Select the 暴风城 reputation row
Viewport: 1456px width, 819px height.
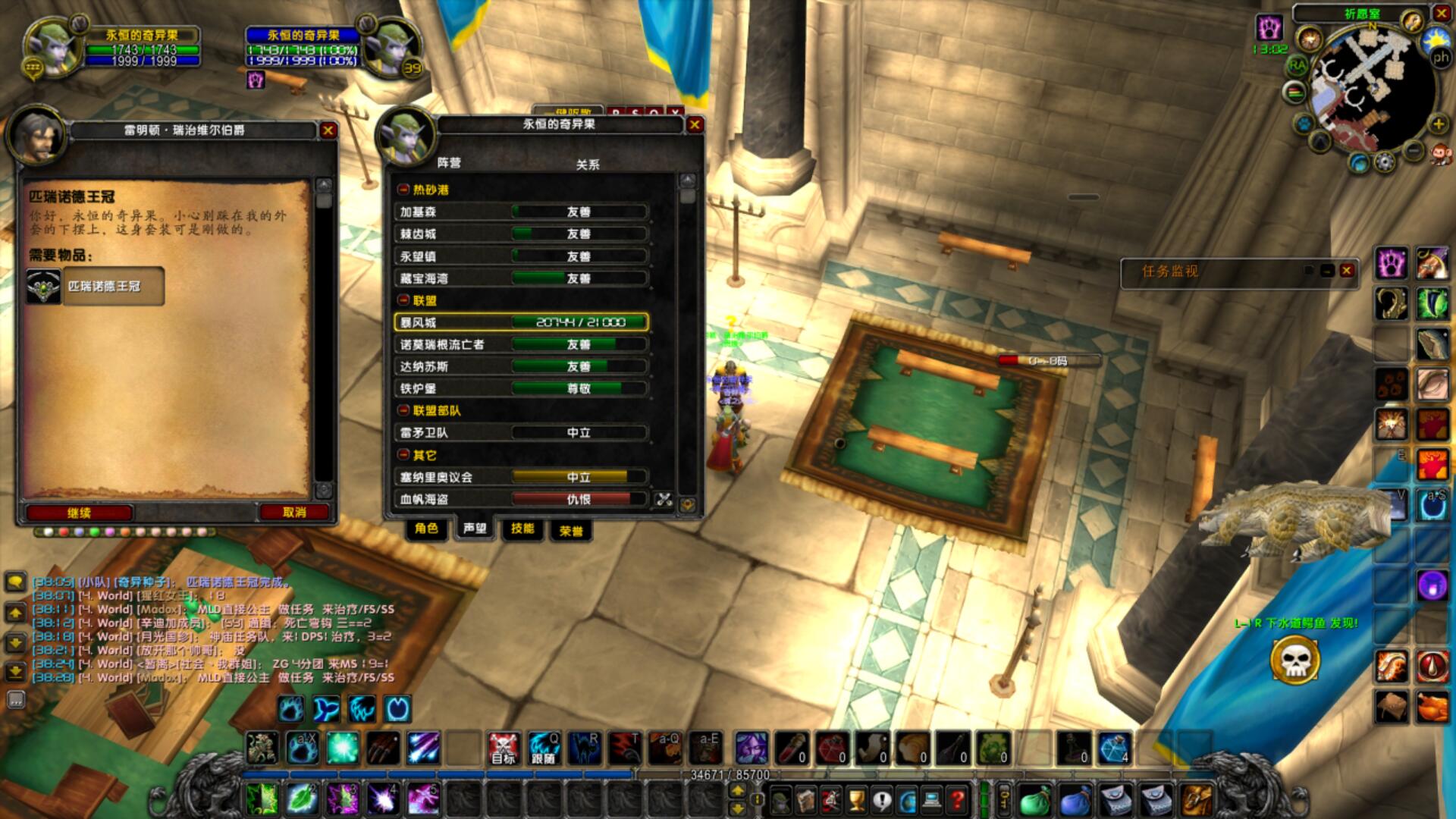(x=521, y=322)
